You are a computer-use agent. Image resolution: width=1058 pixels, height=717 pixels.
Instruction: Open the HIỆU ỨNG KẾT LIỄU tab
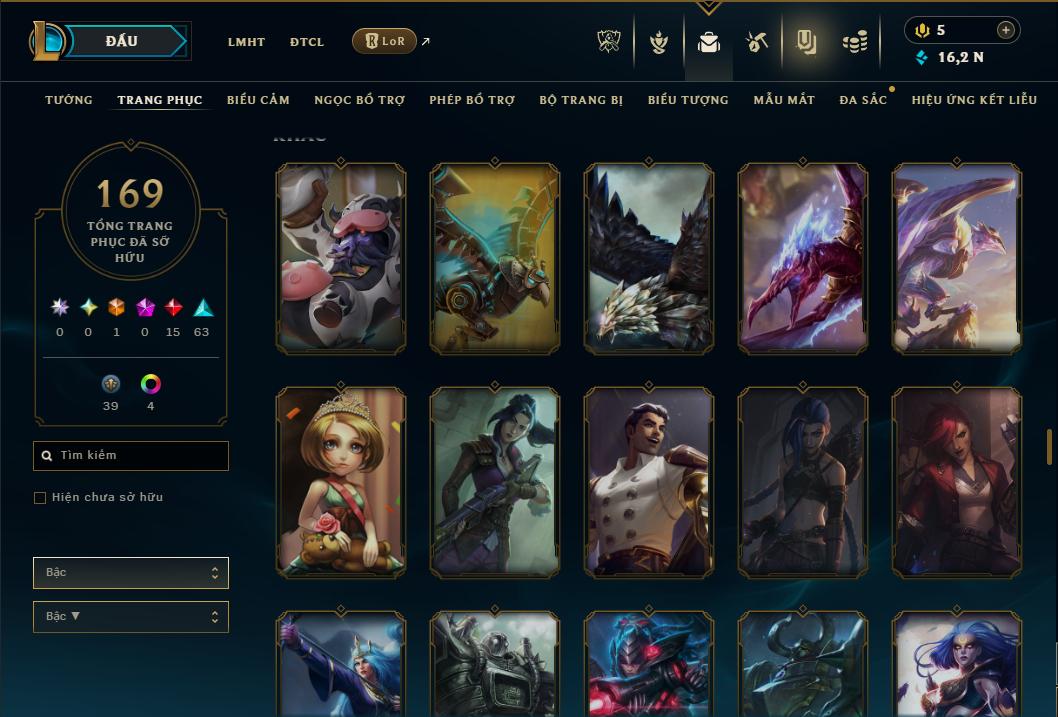point(974,100)
